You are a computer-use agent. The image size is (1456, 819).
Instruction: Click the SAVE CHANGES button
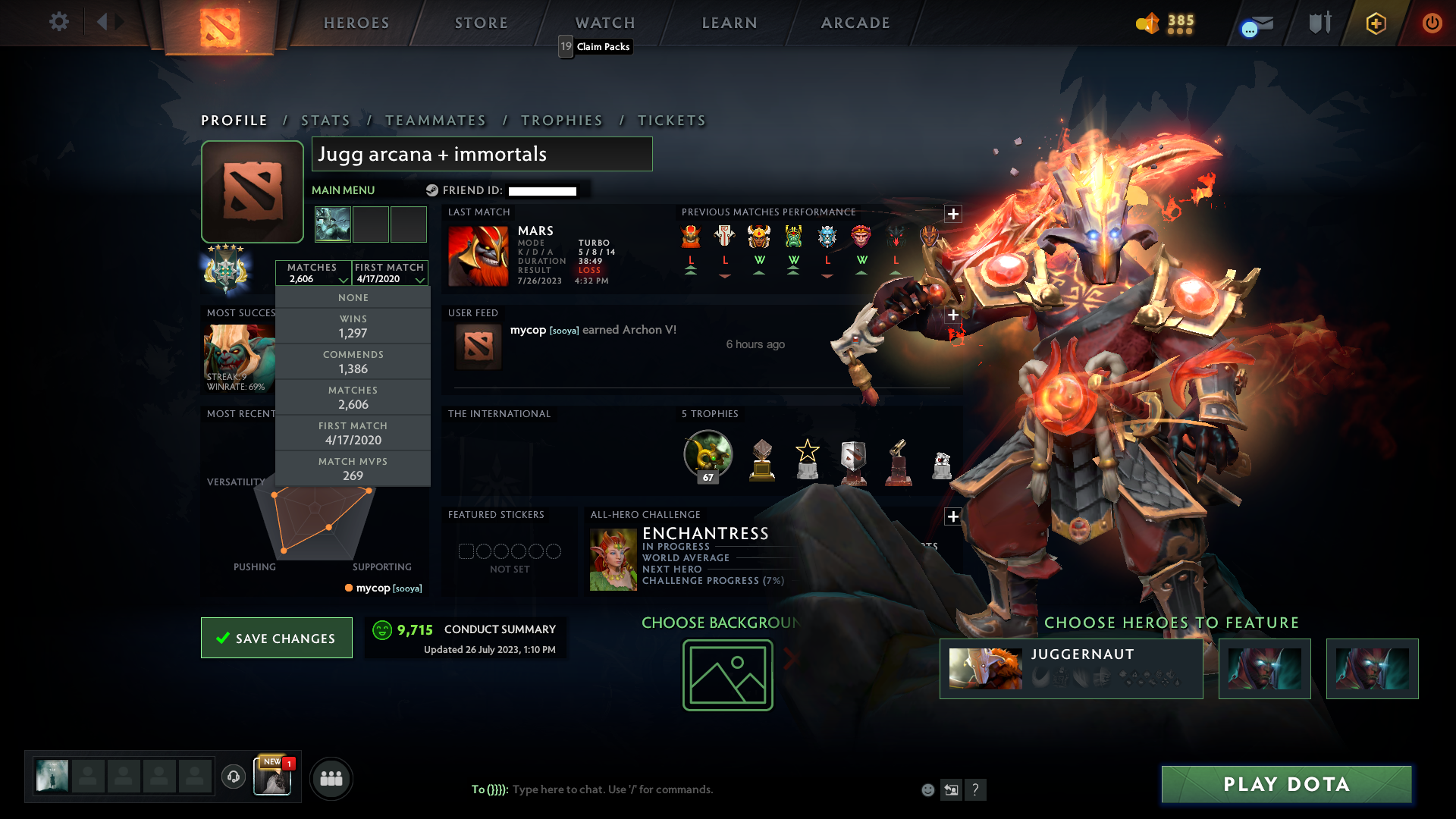(x=276, y=638)
